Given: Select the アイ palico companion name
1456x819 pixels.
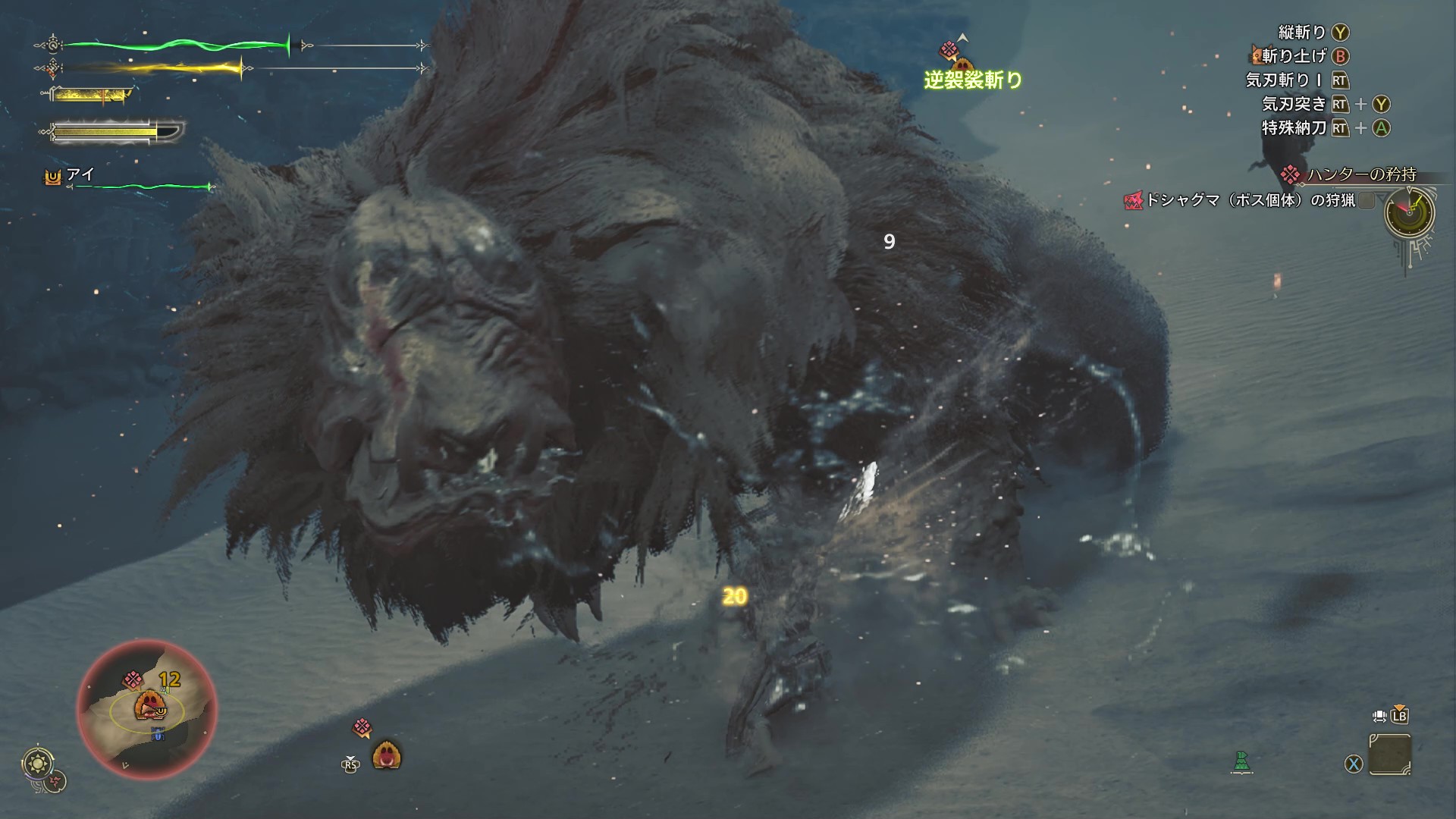Looking at the screenshot, I should [x=80, y=174].
